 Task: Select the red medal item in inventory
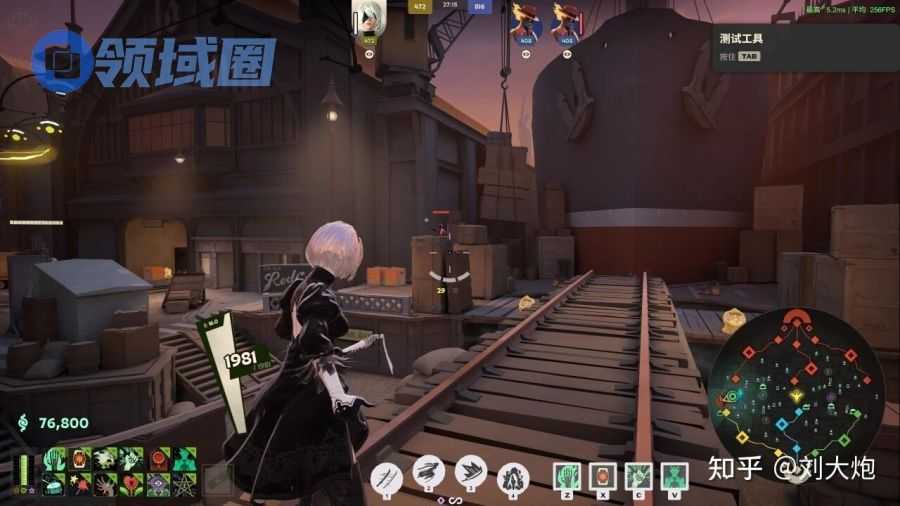coord(159,458)
